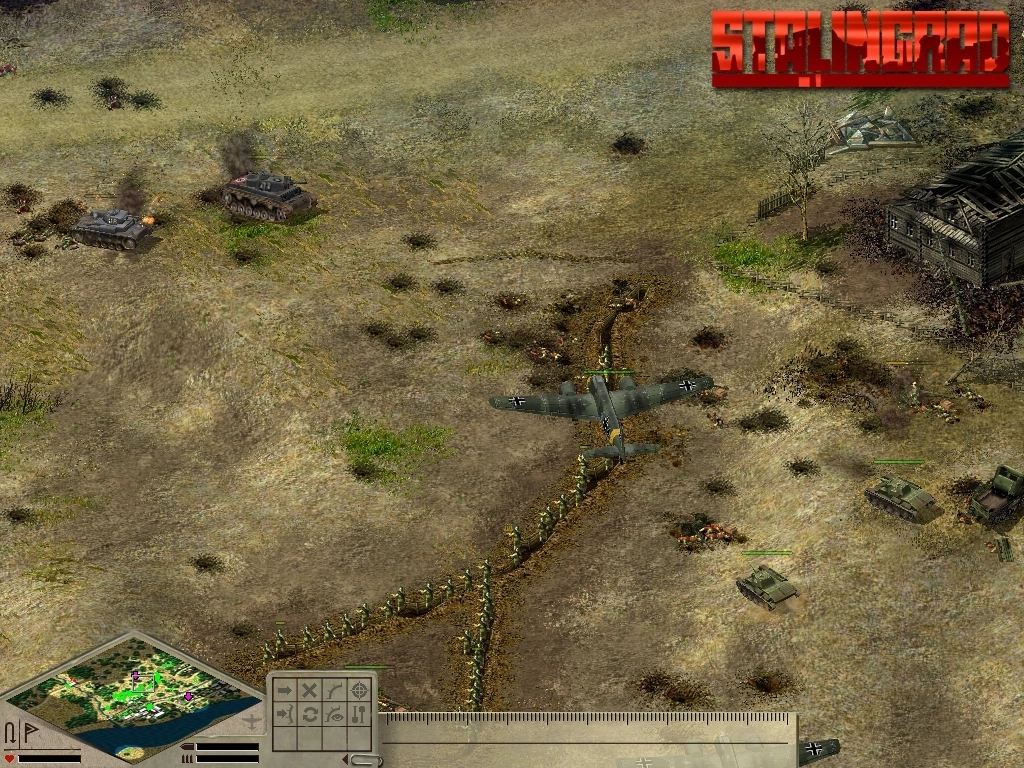Click the paperclip arrow below the command grid

368,761
